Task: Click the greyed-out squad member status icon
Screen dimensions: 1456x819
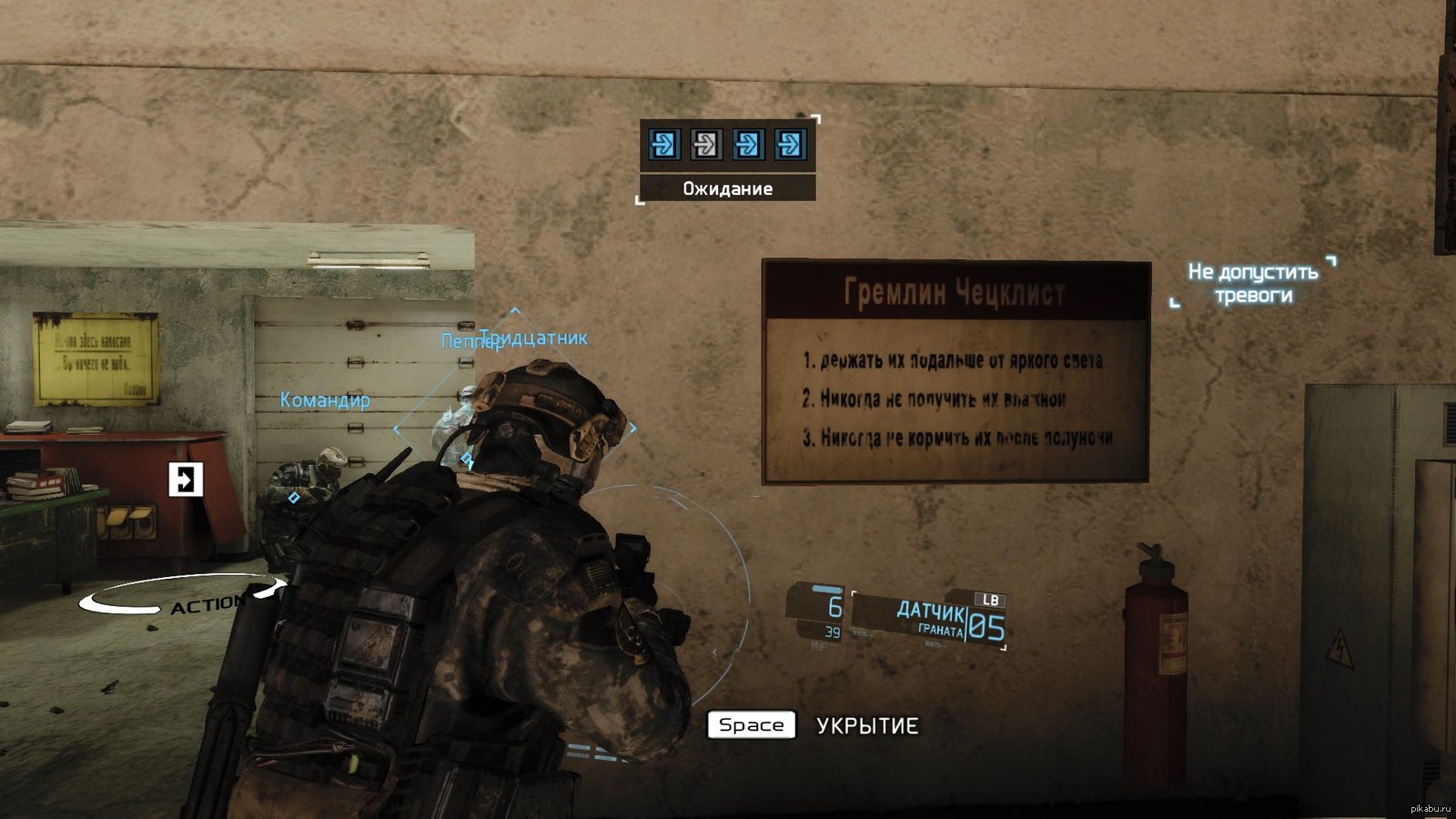Action: point(705,144)
